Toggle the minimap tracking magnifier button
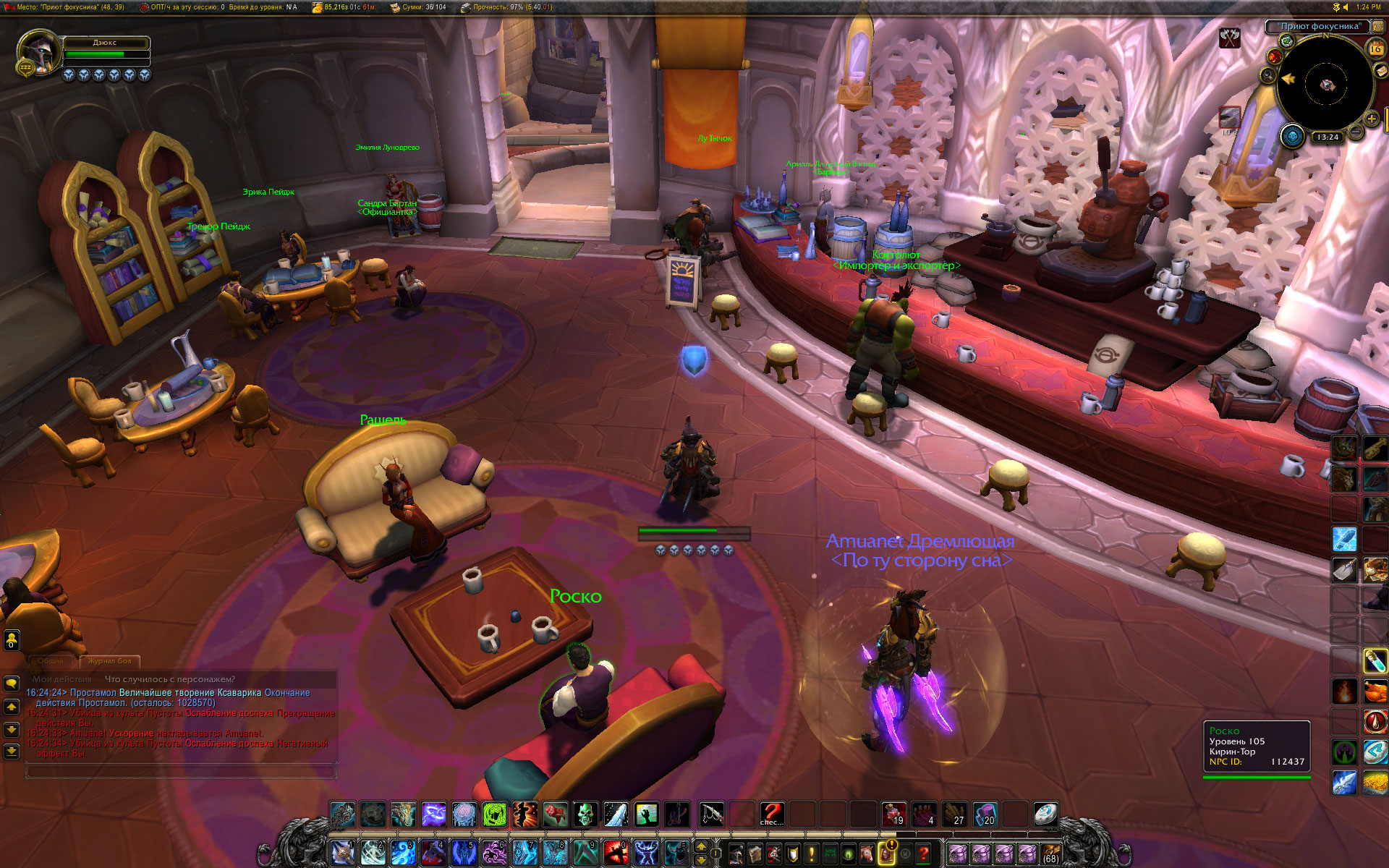Image resolution: width=1389 pixels, height=868 pixels. pyautogui.click(x=1268, y=75)
